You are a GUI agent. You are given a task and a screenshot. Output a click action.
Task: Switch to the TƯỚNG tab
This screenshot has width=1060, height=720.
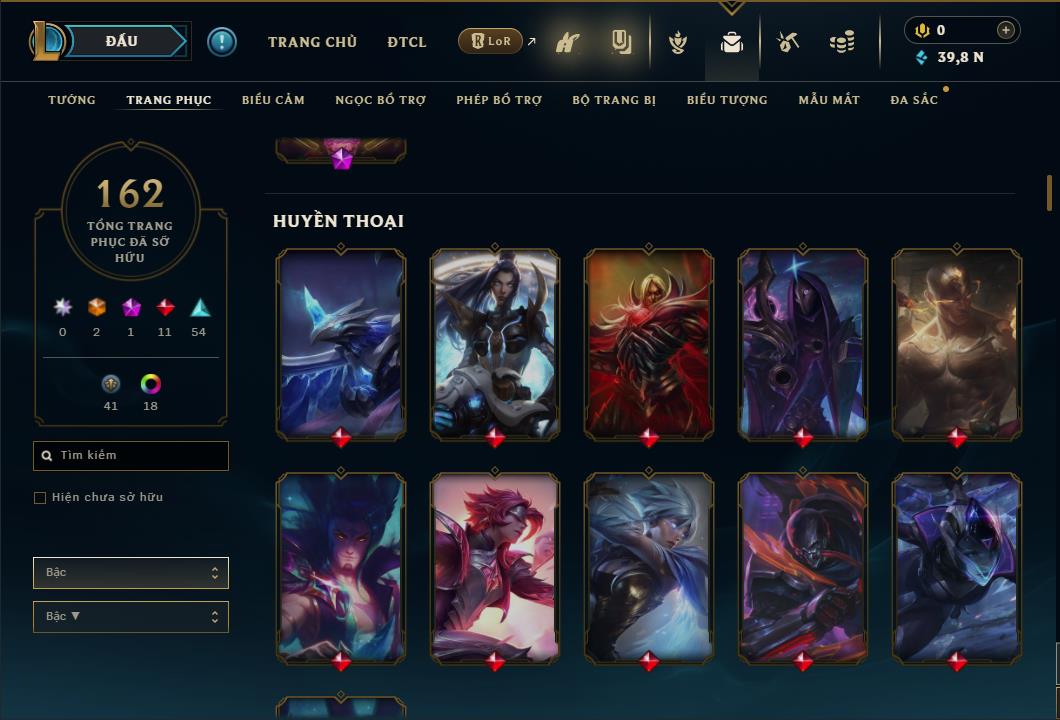[x=72, y=100]
